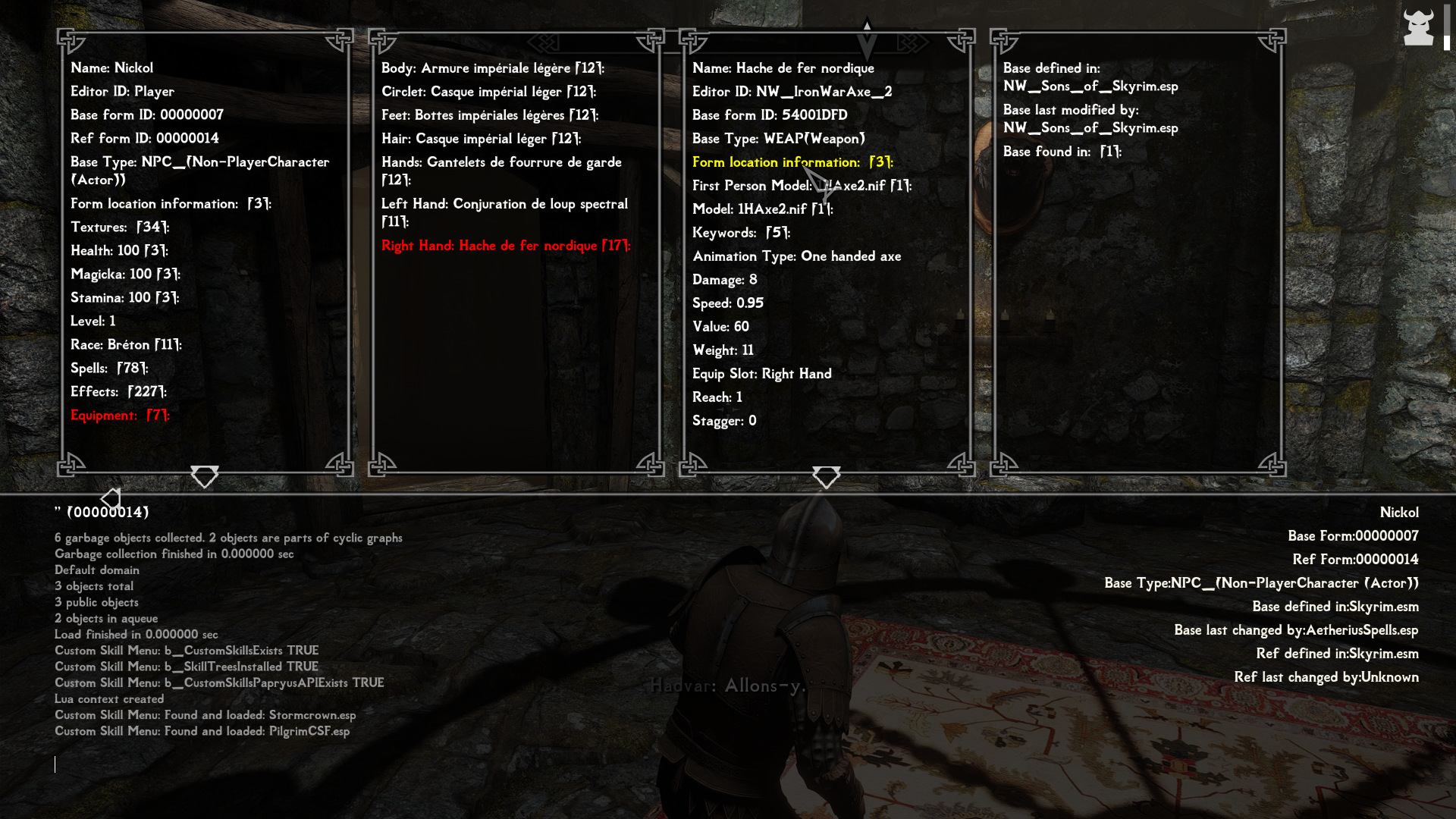Expand Feet: Bottes impériales légères
1456x819 pixels.
(x=489, y=115)
